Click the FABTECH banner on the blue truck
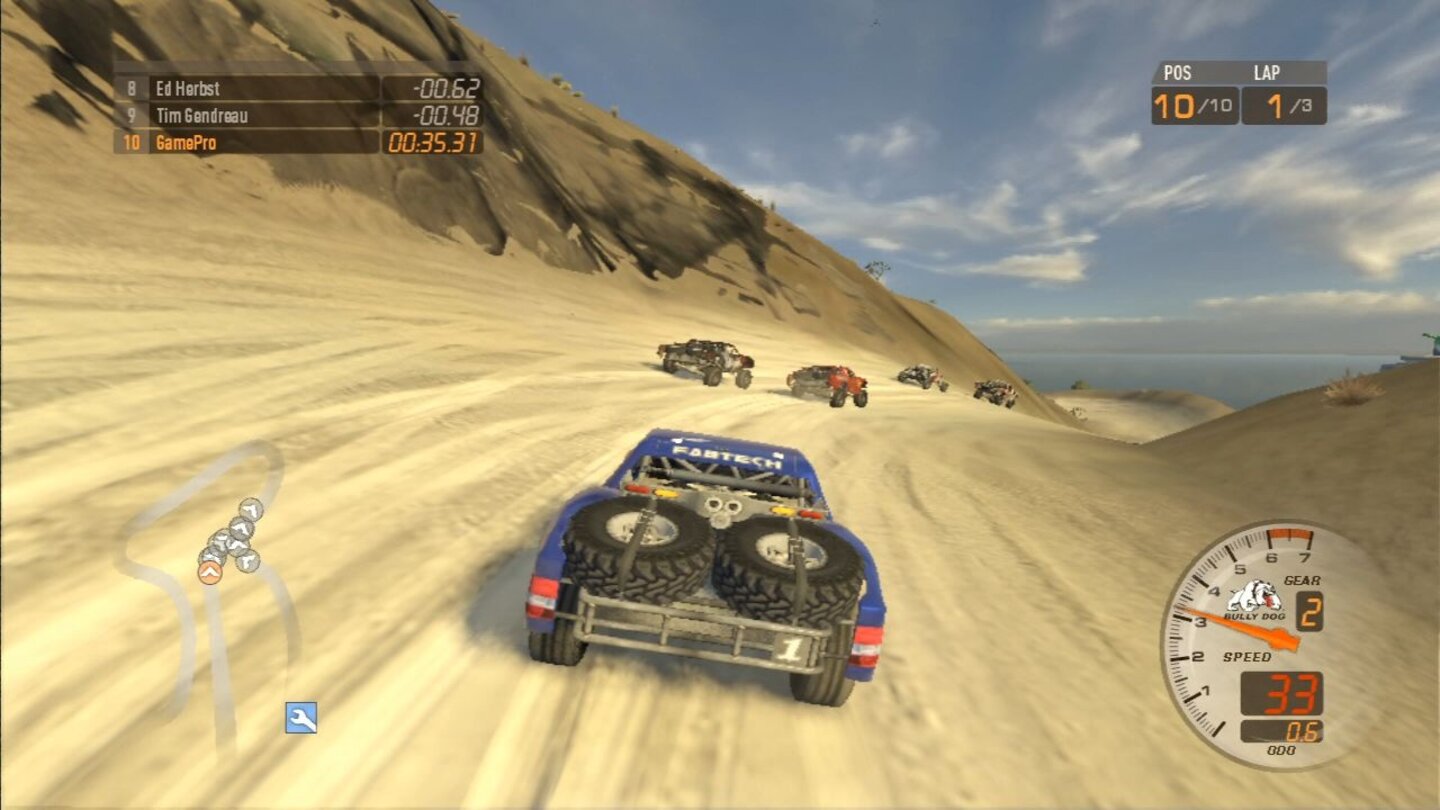 click(x=725, y=456)
